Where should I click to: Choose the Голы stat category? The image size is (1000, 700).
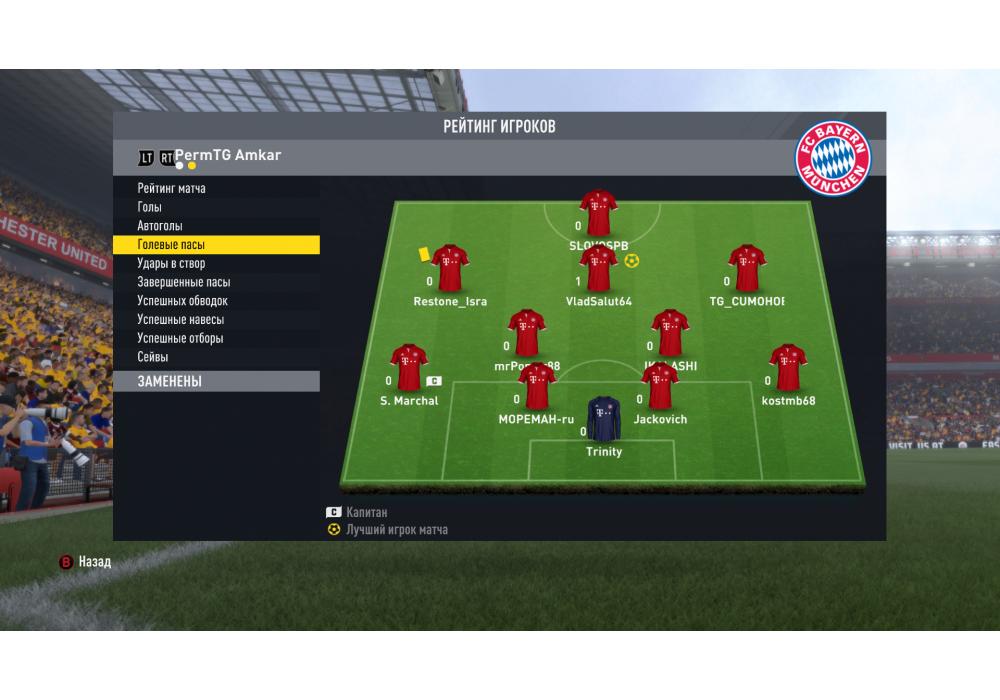[x=150, y=207]
